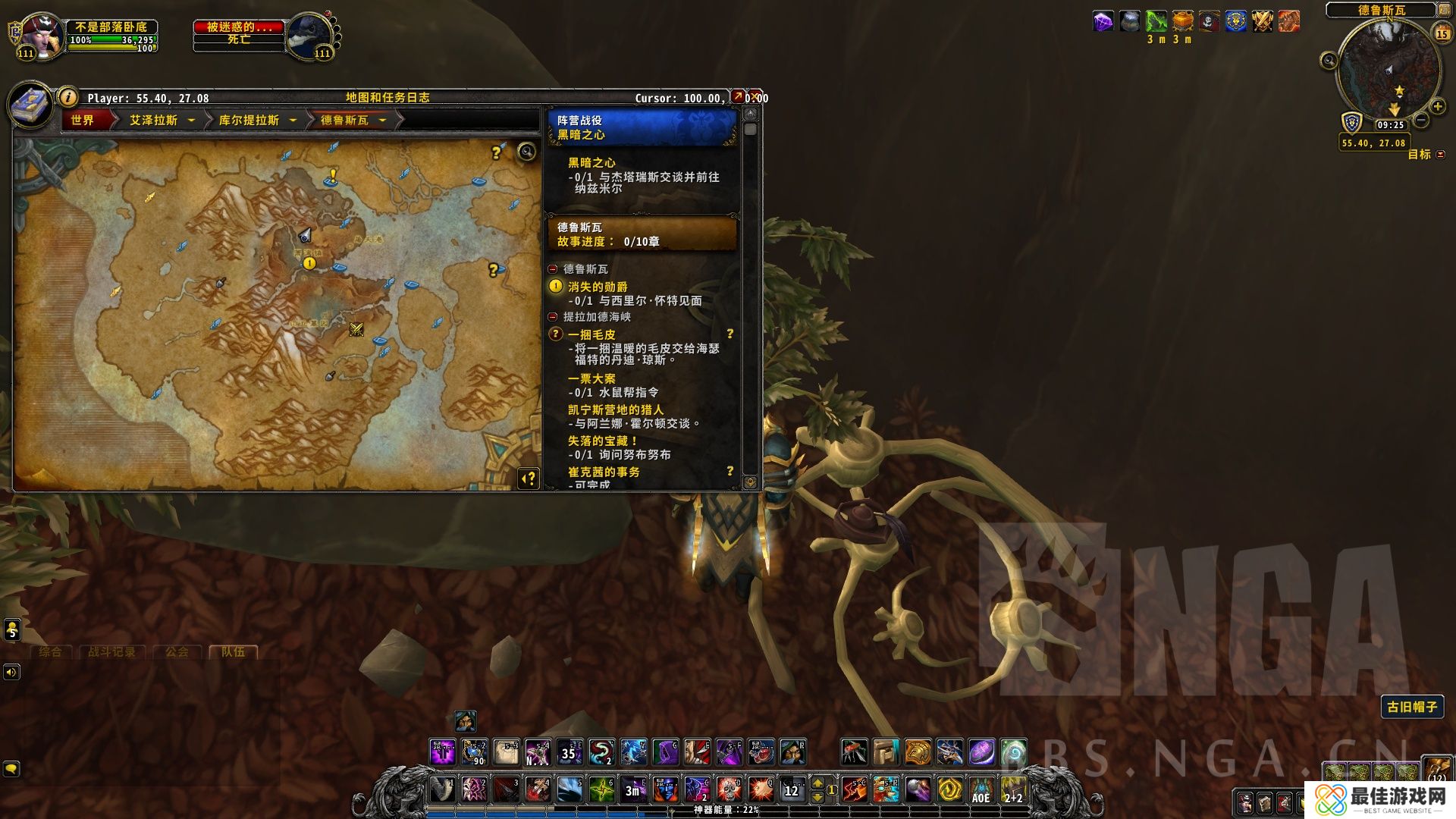
Task: Switch to the 公会 chat tab
Action: click(177, 651)
